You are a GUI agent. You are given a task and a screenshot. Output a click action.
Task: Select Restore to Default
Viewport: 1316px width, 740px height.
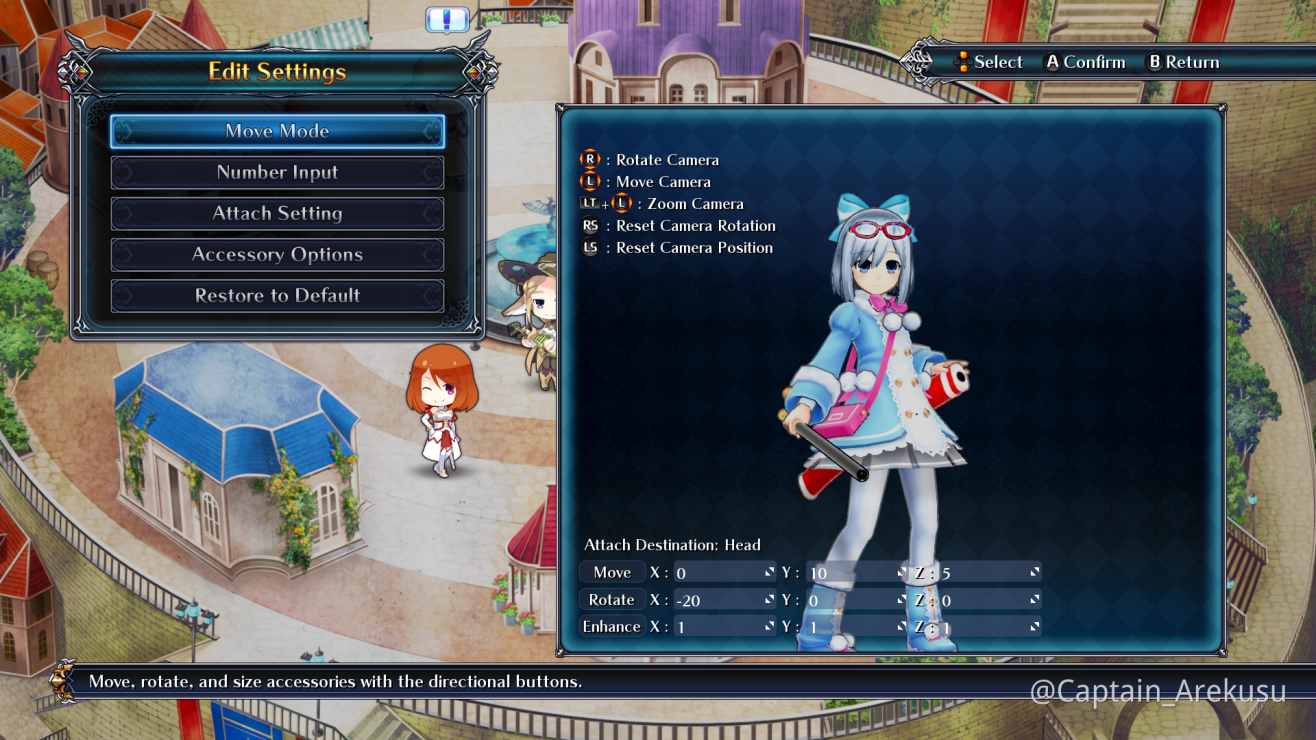point(277,295)
